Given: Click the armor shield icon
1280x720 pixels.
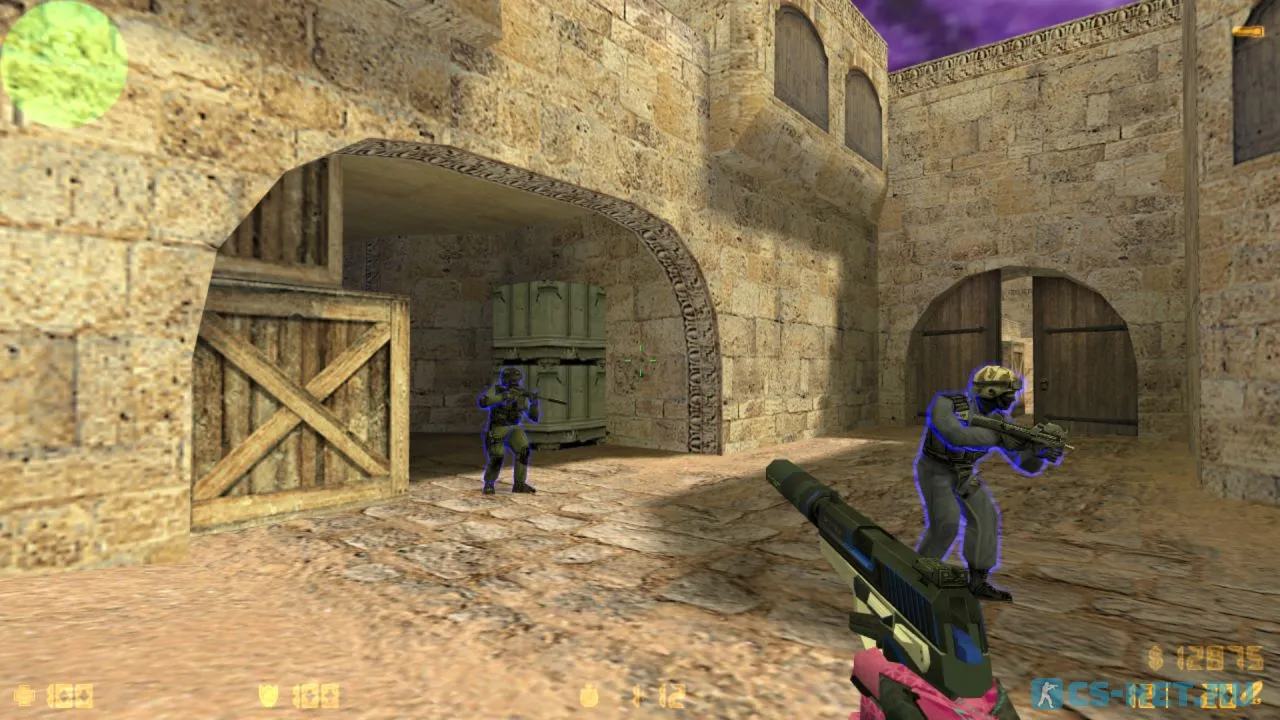Looking at the screenshot, I should pos(270,695).
